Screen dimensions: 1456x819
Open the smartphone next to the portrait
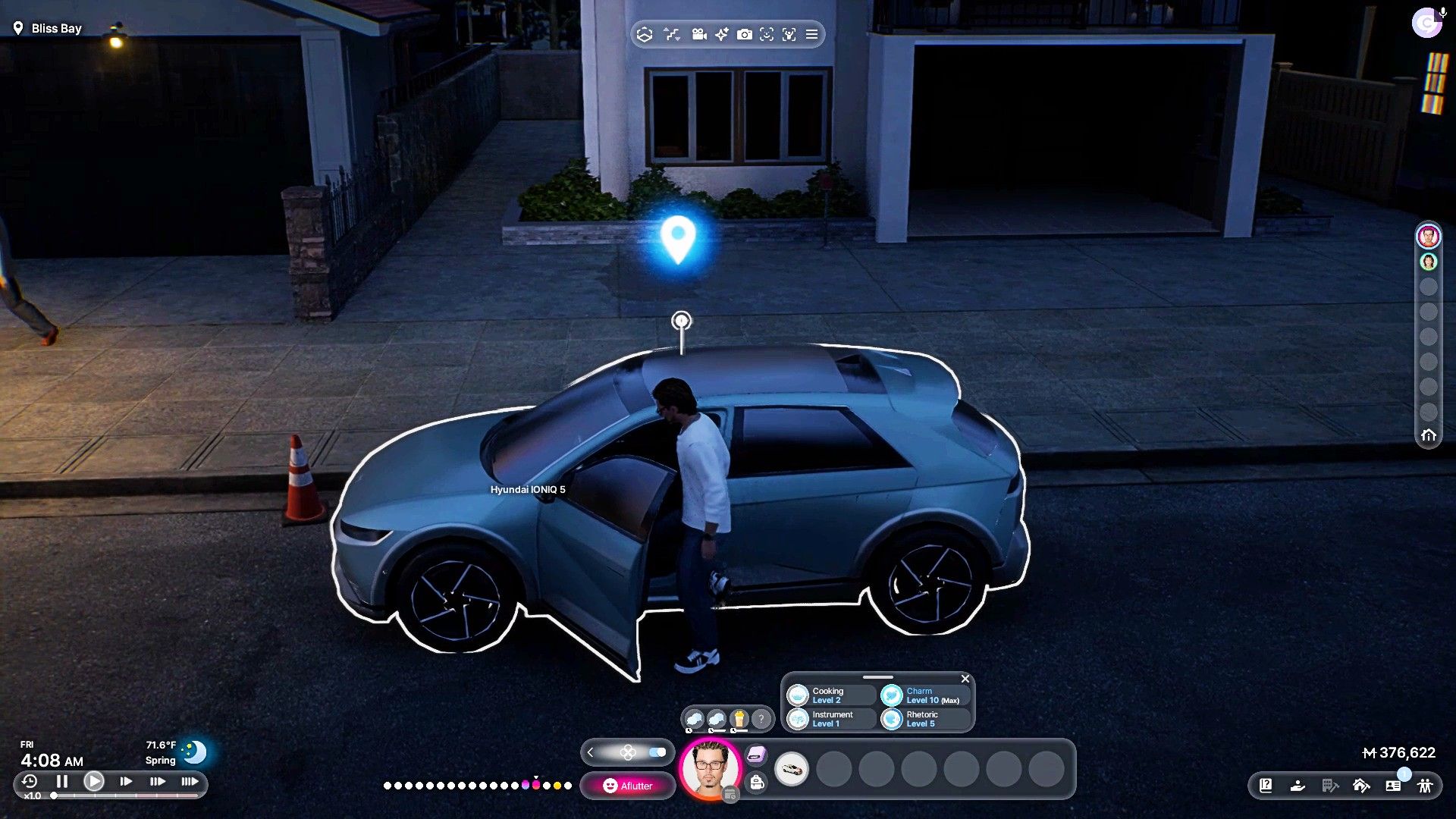756,755
